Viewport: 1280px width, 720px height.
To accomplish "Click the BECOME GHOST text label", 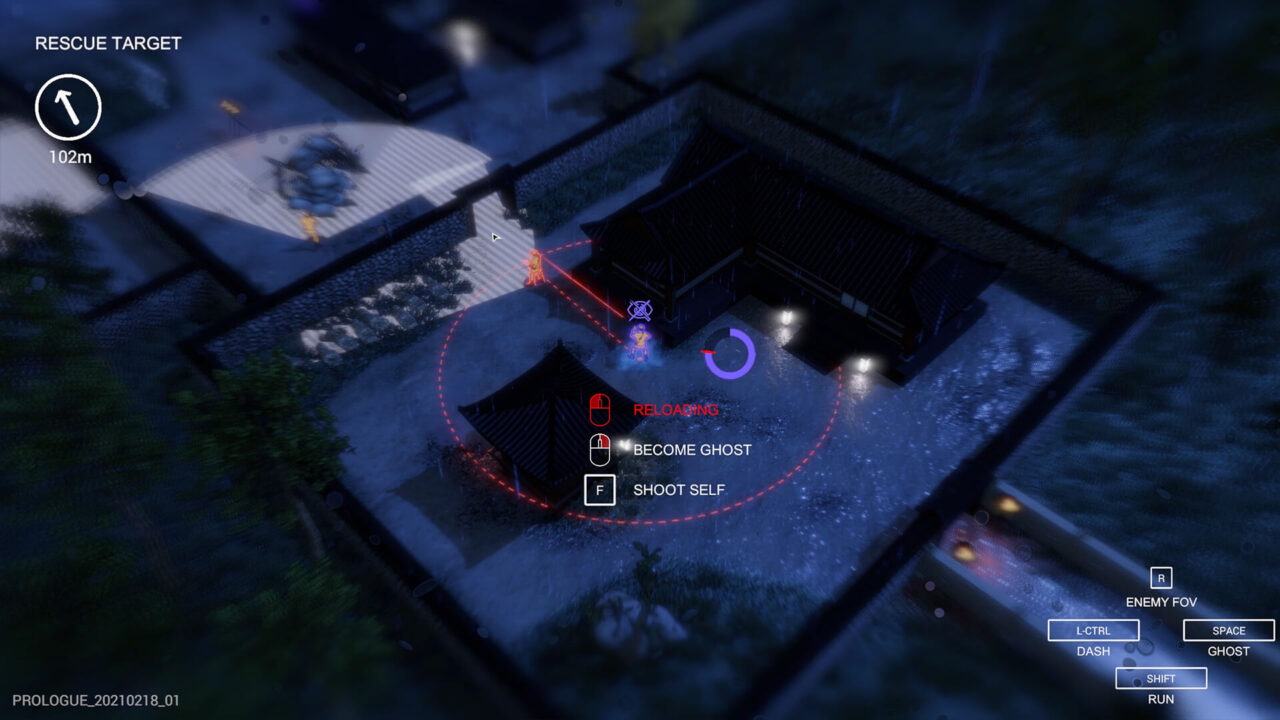I will [692, 449].
